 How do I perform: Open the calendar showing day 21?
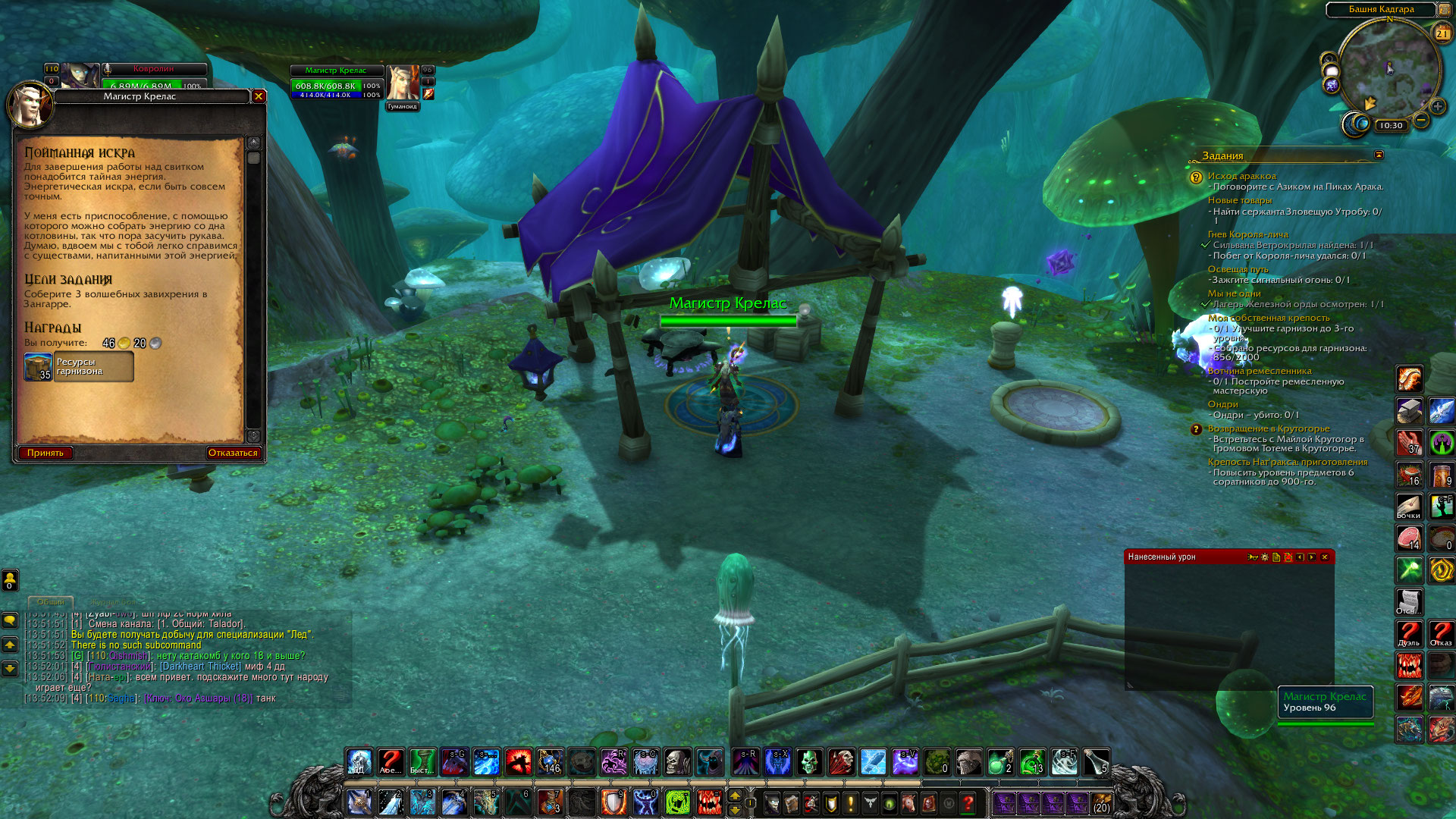1442,33
